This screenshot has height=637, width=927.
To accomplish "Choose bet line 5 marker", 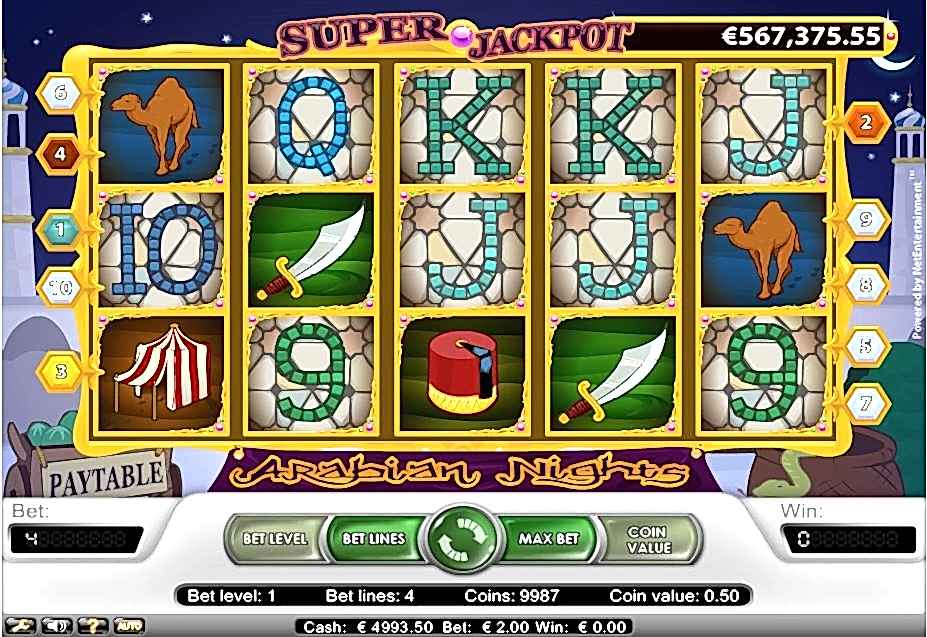I will 866,347.
